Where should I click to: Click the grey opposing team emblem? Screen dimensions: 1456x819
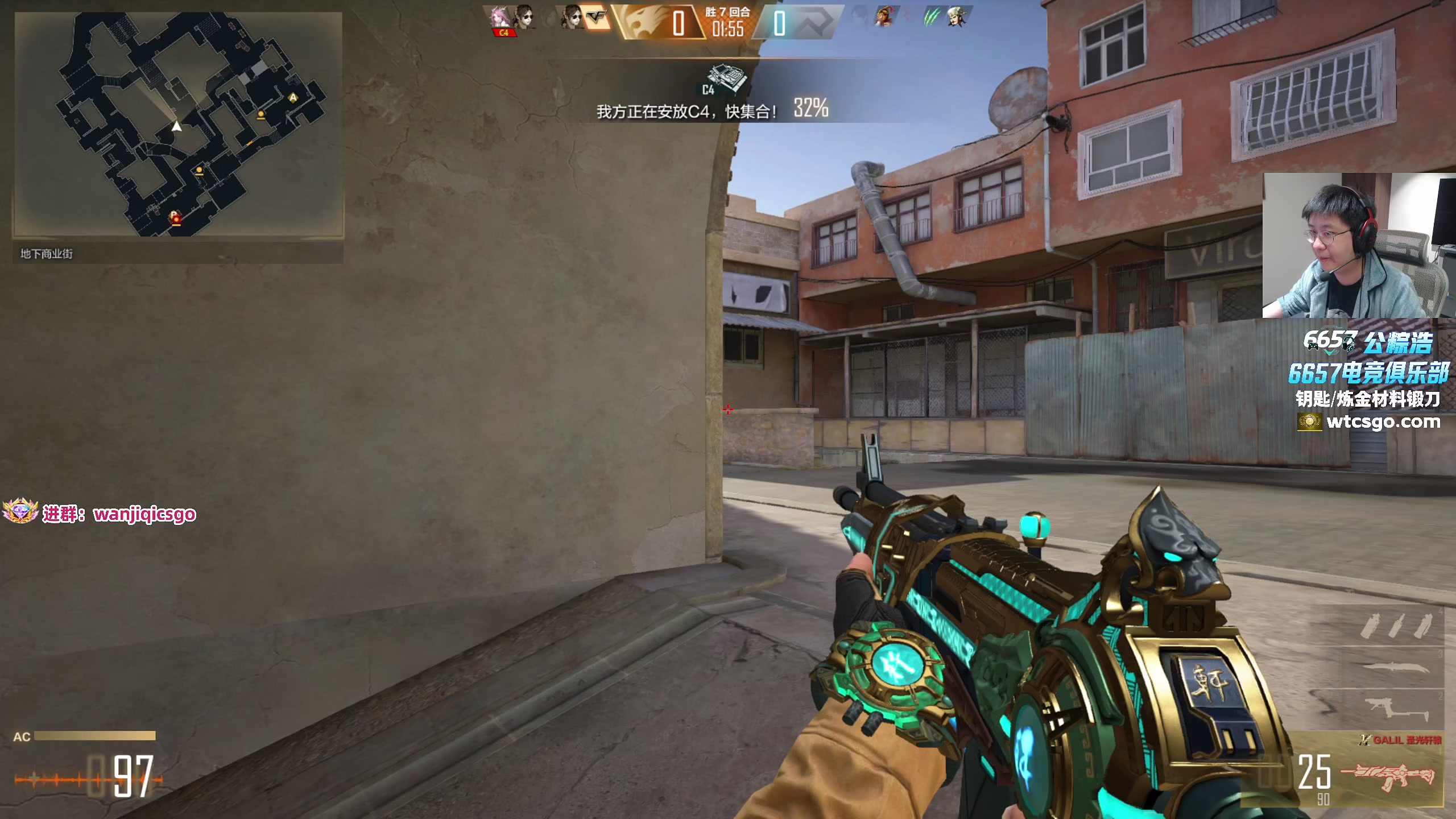(813, 23)
